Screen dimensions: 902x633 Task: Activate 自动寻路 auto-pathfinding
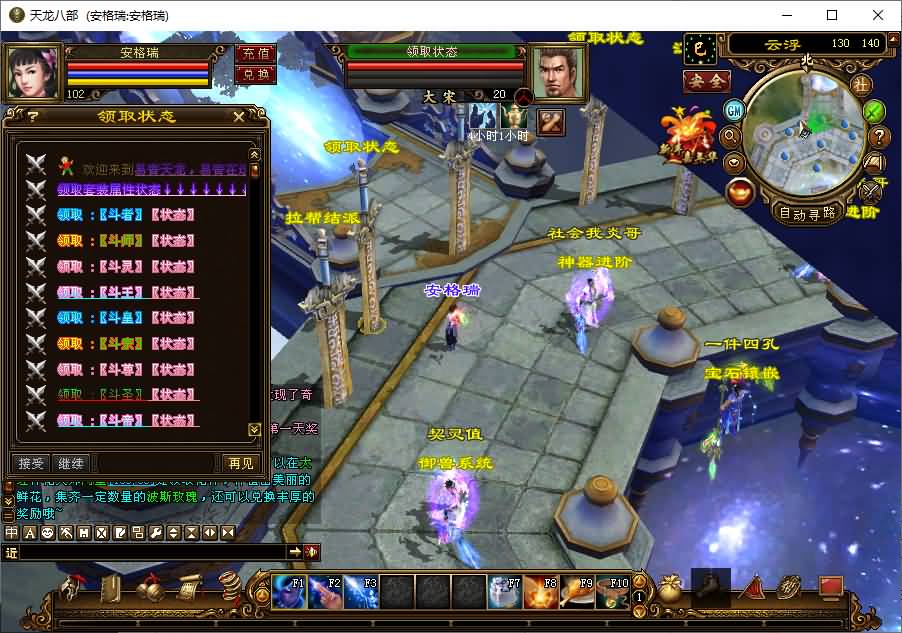pos(808,213)
